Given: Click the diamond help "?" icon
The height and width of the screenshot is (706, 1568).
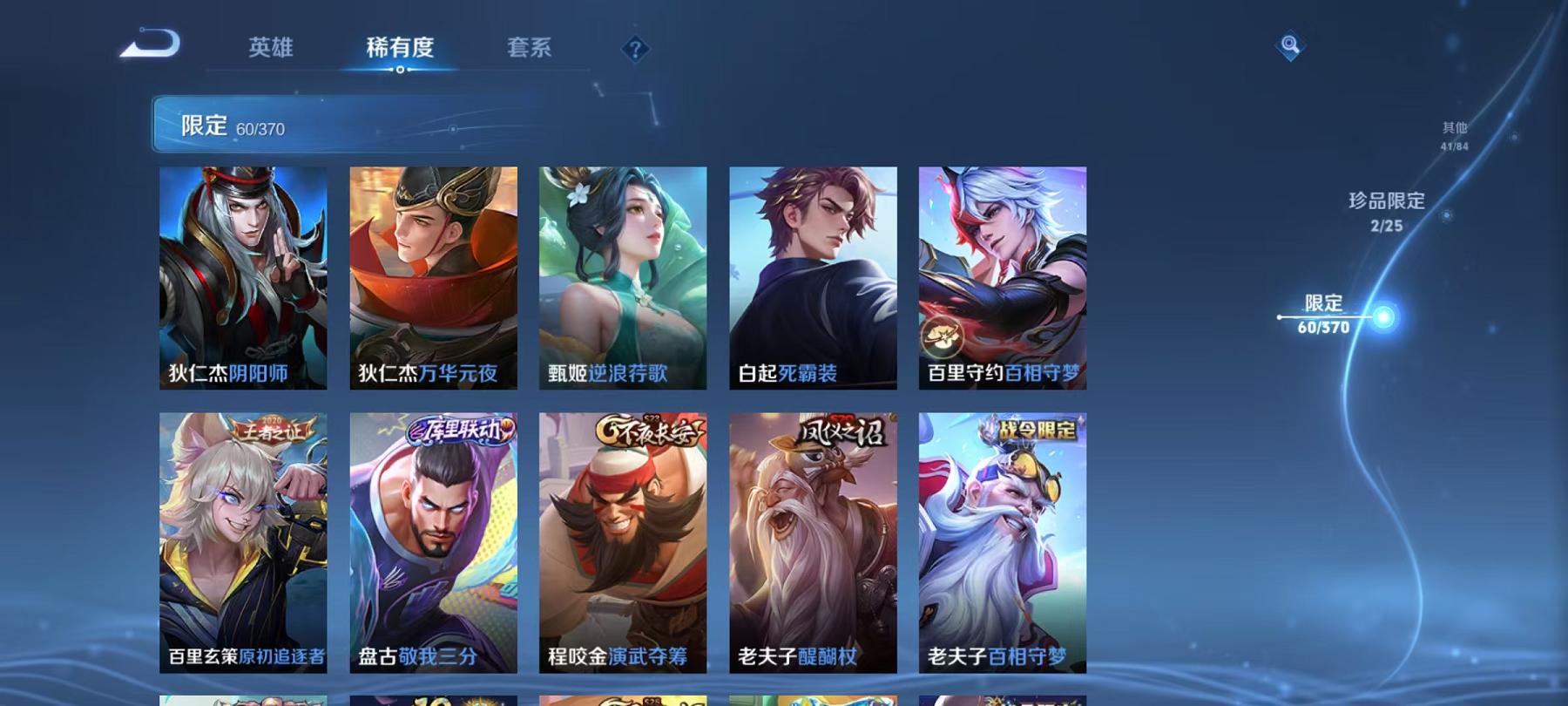Looking at the screenshot, I should [x=635, y=50].
